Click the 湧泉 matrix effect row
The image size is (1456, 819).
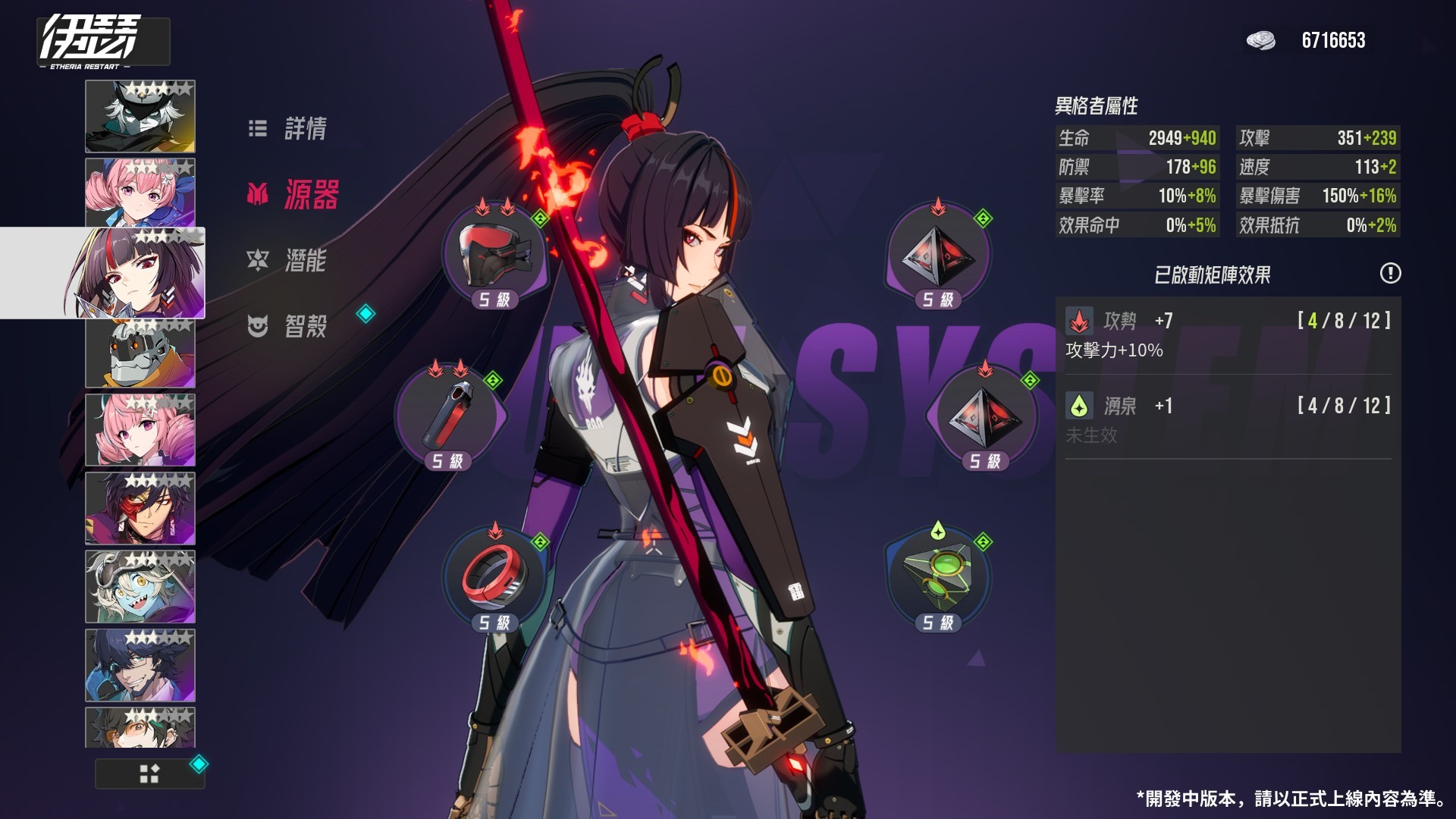tap(1228, 419)
